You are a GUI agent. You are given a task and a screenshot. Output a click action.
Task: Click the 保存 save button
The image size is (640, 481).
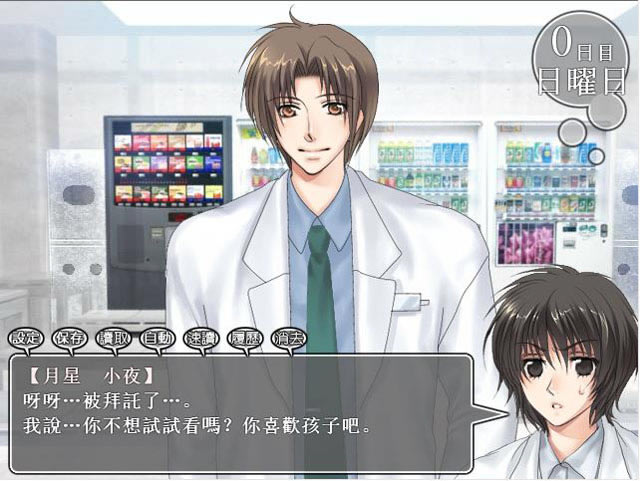(x=70, y=338)
